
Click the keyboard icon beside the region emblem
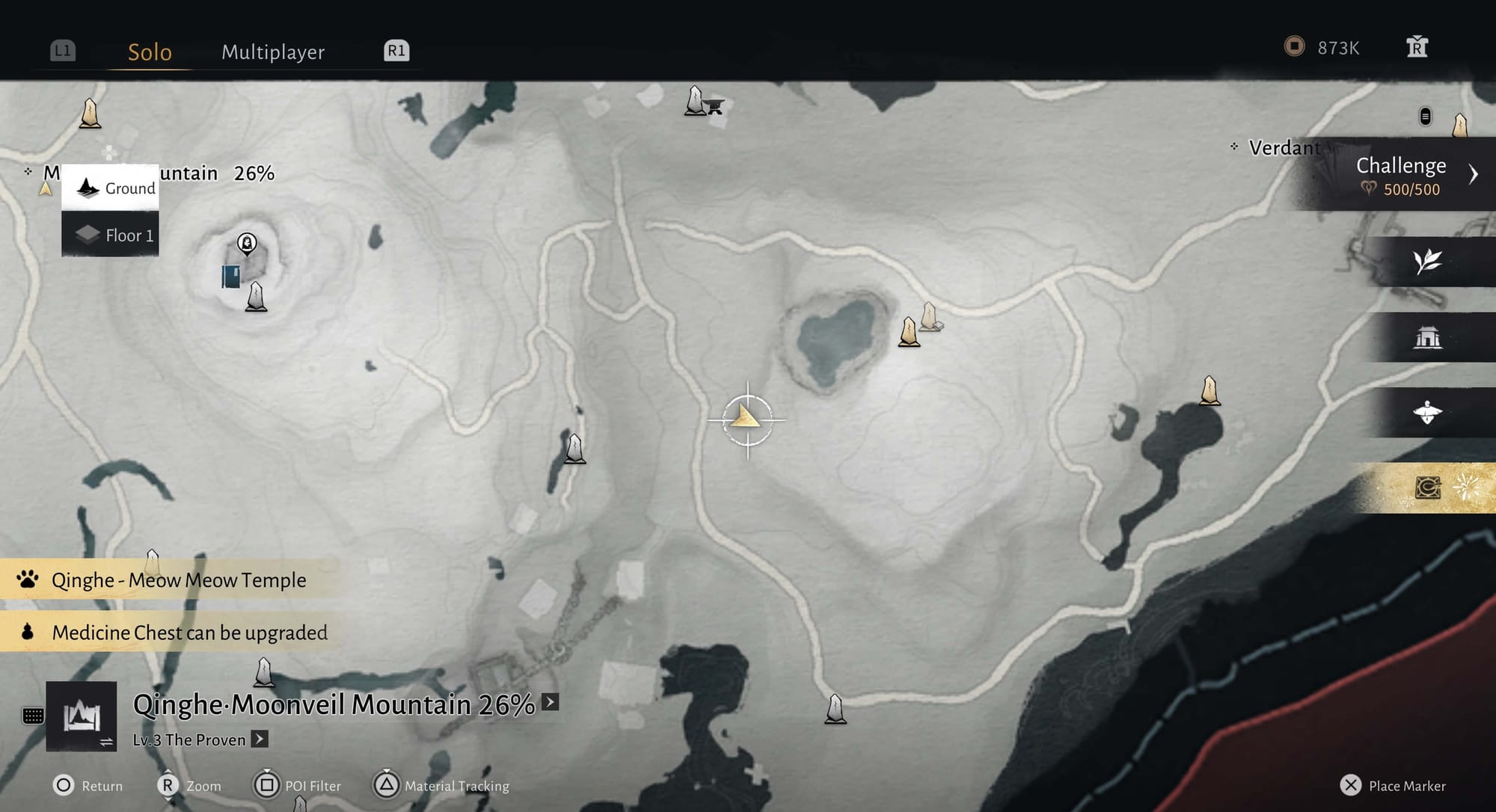(x=33, y=716)
